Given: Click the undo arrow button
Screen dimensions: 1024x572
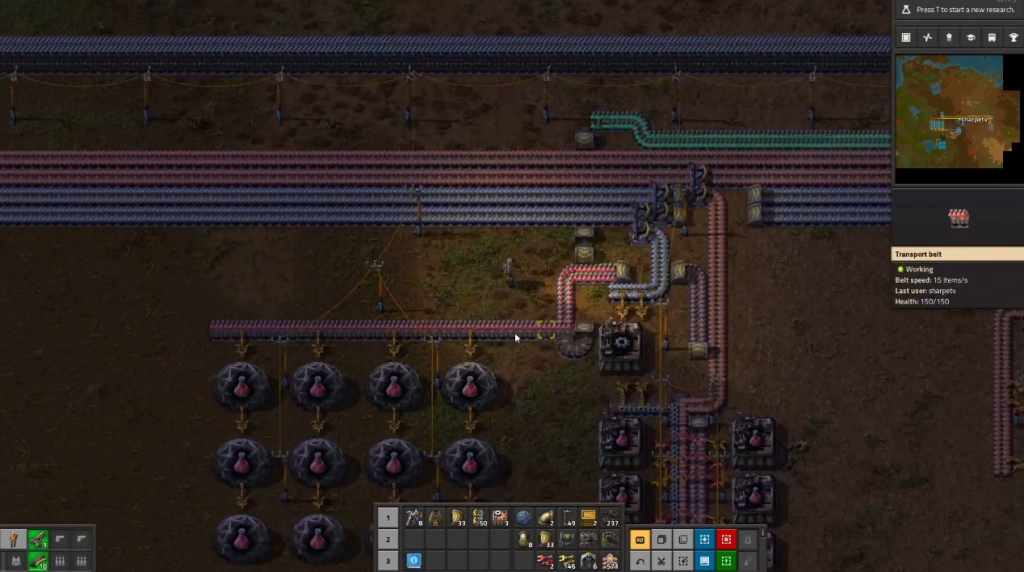Looking at the screenshot, I should coord(640,561).
